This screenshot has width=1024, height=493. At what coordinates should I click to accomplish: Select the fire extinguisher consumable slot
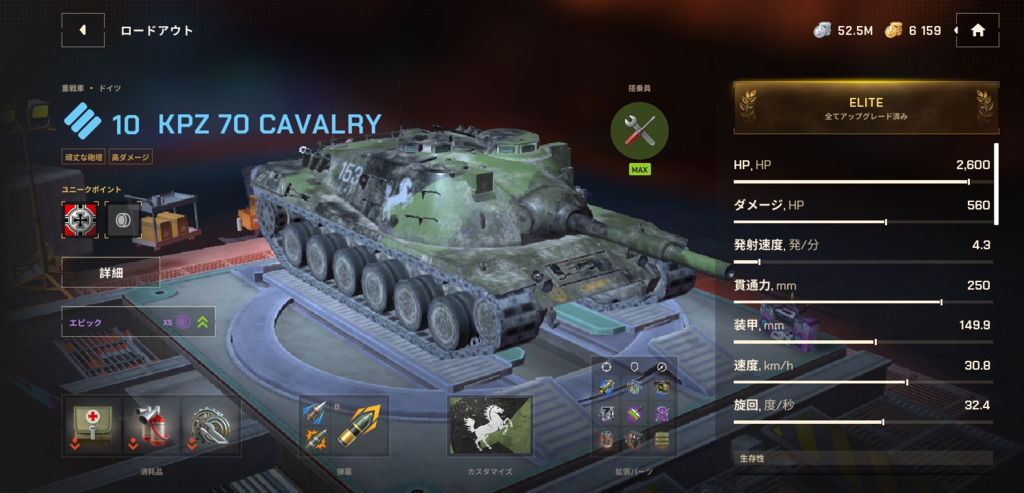coord(150,426)
